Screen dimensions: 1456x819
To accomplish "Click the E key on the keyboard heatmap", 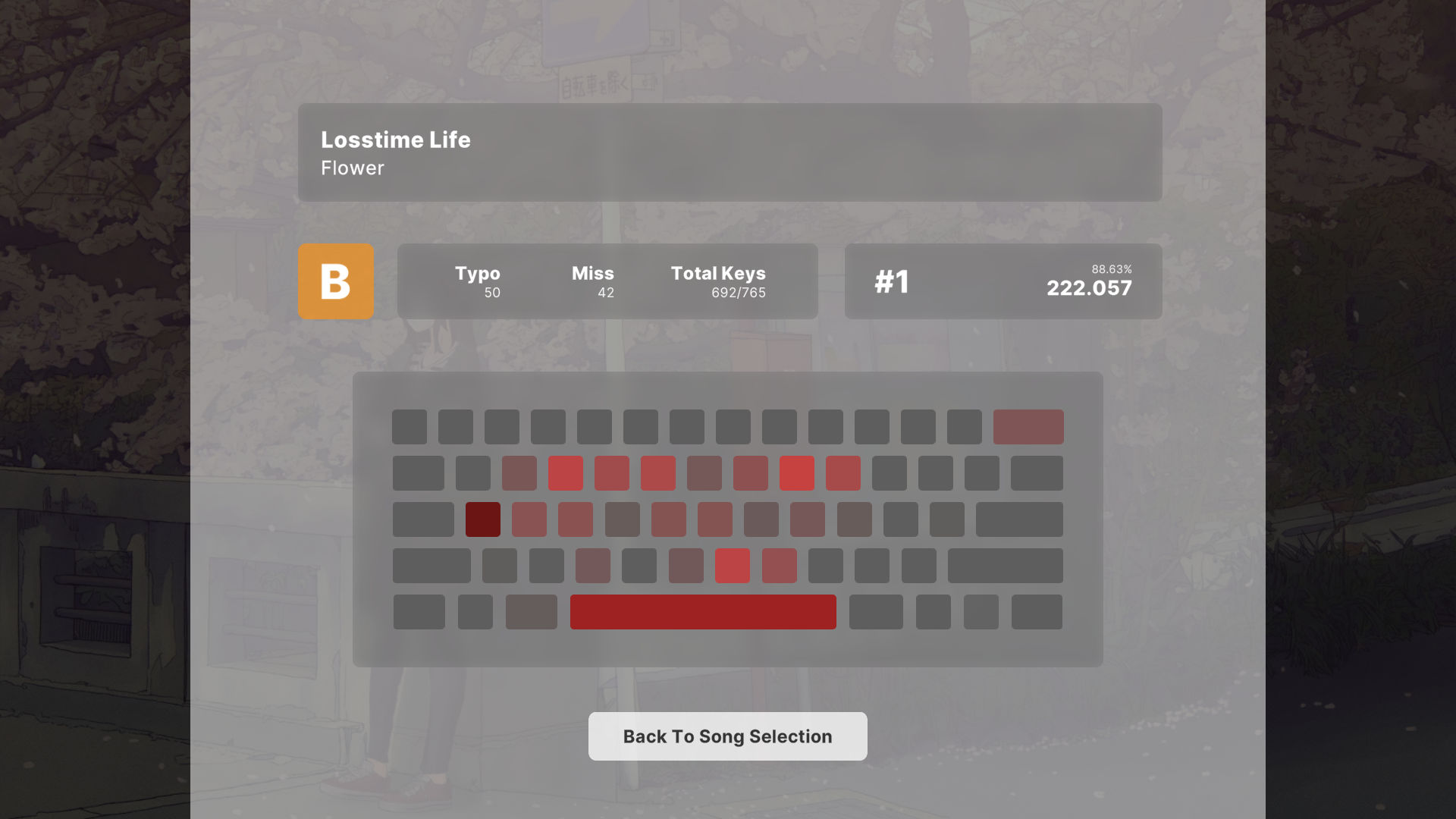I will click(x=566, y=472).
